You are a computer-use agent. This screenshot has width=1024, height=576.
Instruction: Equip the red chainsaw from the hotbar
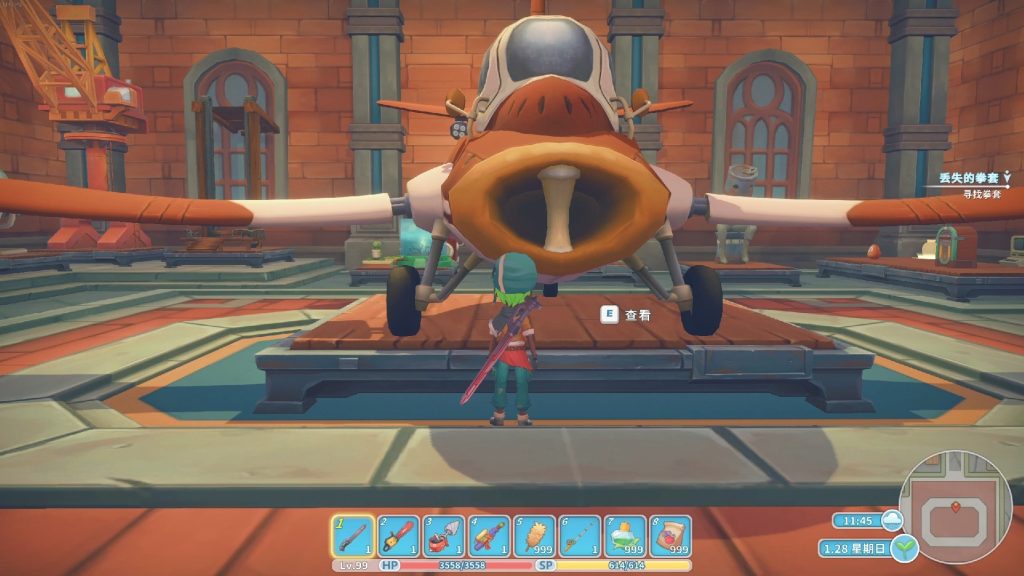point(398,536)
